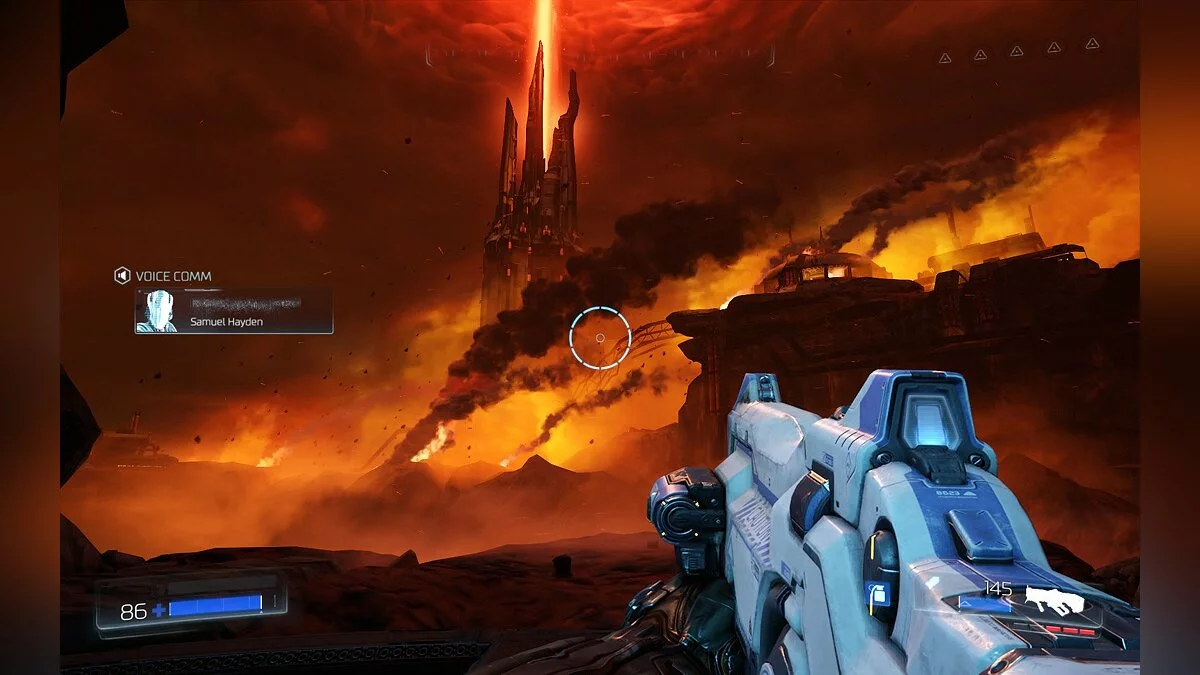Click Samuel Hayden's voice comm portrait
1200x675 pixels.
pos(158,311)
